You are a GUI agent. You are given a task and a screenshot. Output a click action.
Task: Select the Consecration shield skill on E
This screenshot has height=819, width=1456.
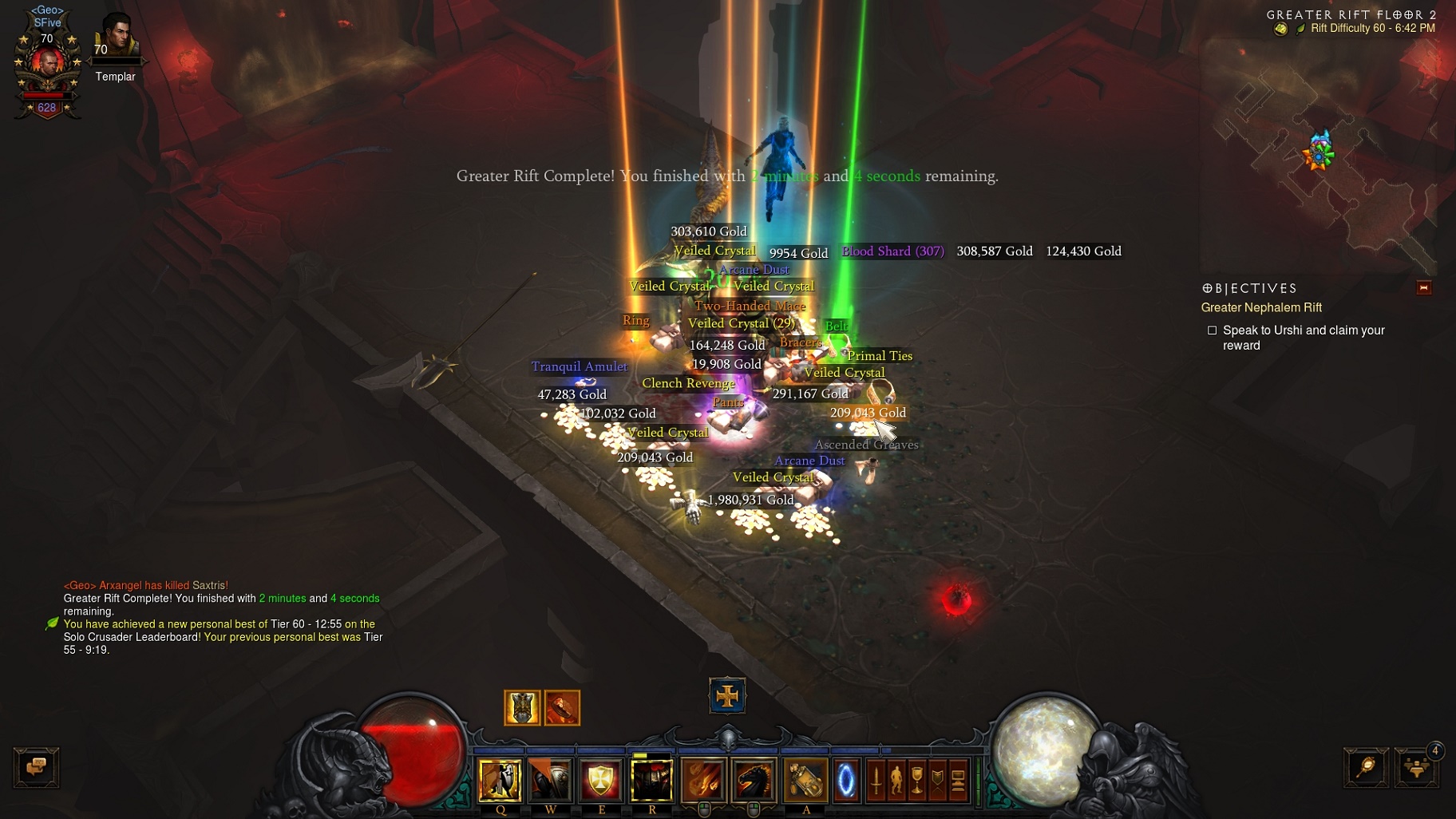(x=602, y=781)
